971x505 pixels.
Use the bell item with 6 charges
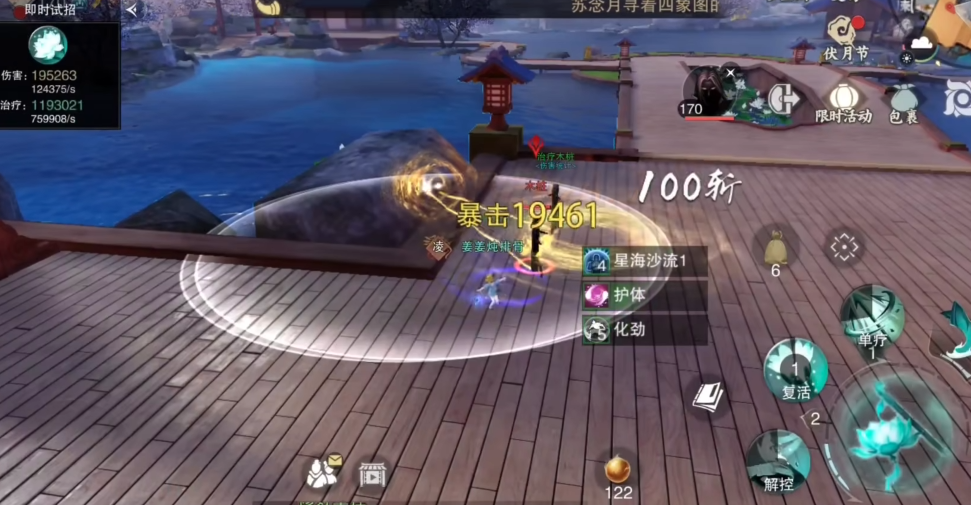[x=775, y=246]
